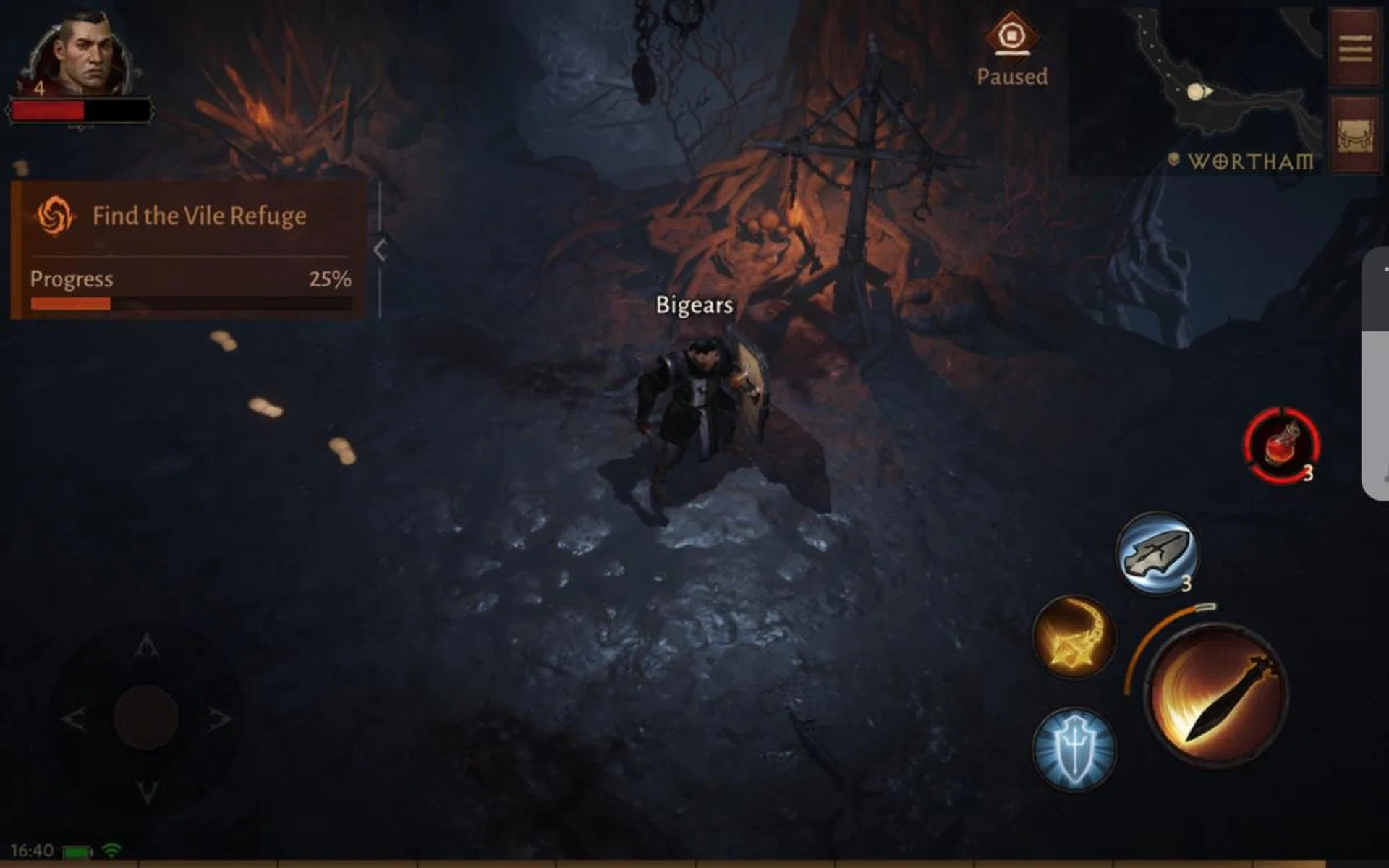The image size is (1389, 868).
Task: Check the quest Progress bar at 25%
Action: (x=190, y=304)
